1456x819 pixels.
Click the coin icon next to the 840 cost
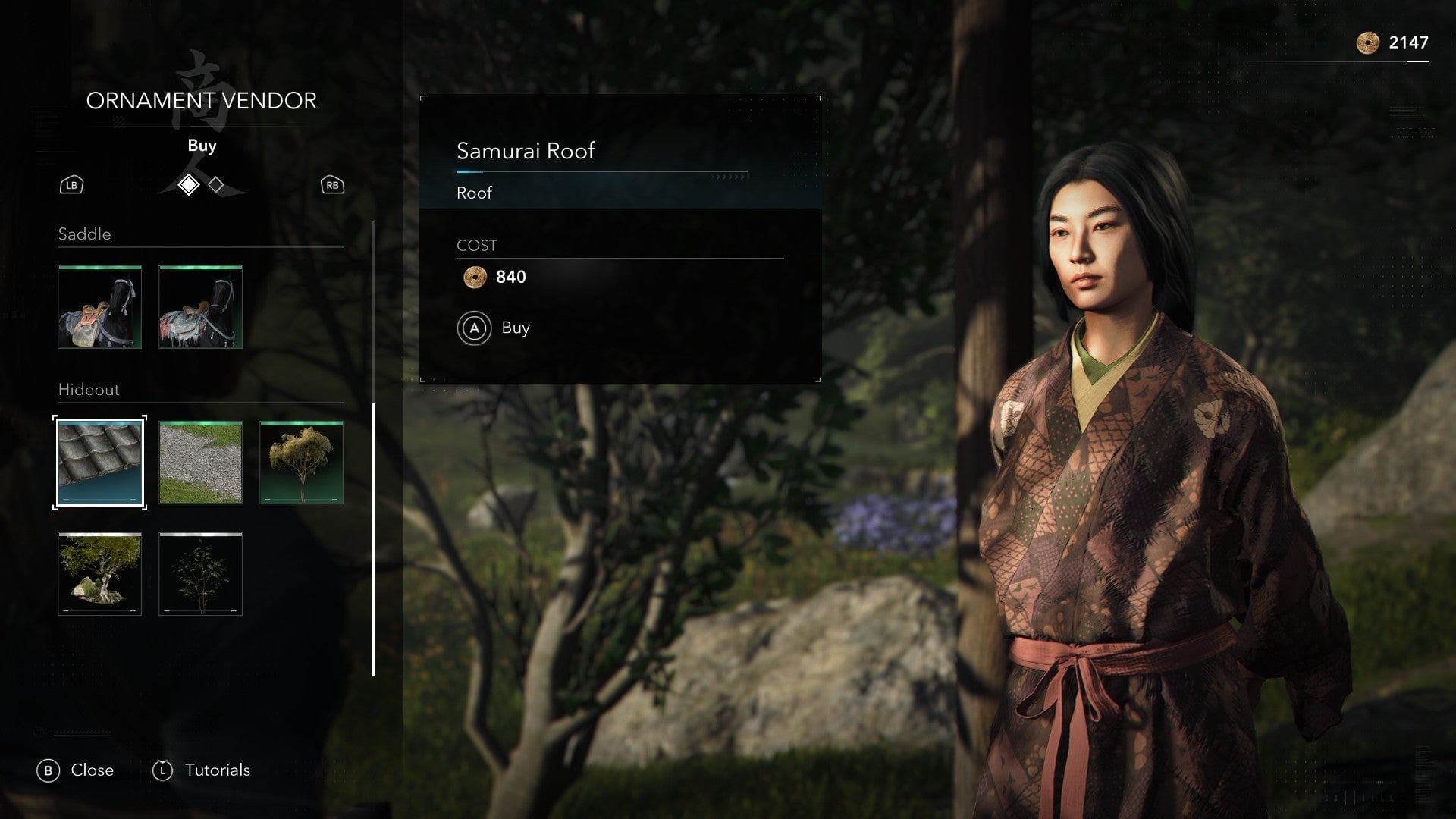(474, 278)
